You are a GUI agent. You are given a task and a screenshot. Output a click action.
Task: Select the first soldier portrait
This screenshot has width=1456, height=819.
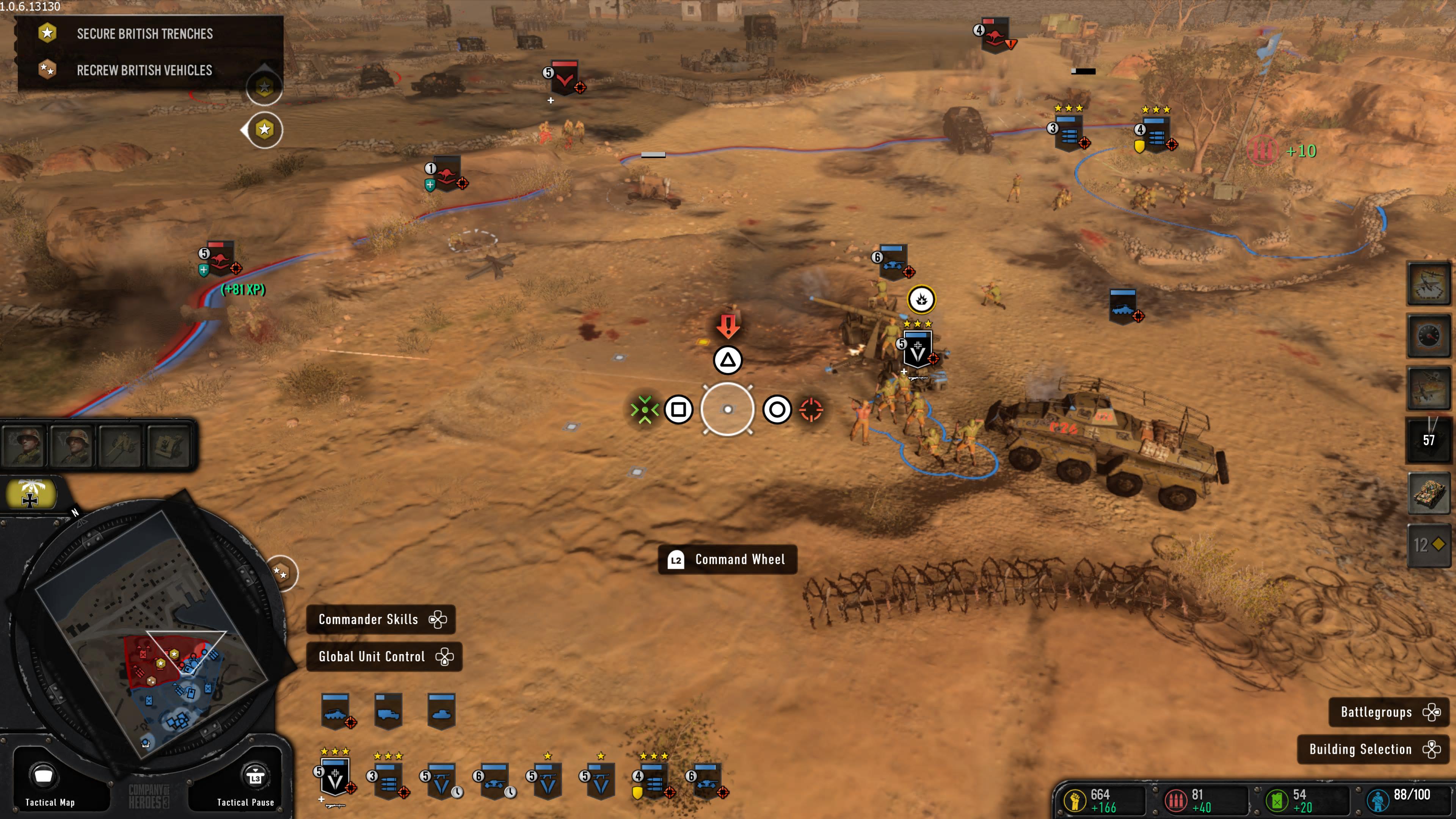tap(24, 446)
